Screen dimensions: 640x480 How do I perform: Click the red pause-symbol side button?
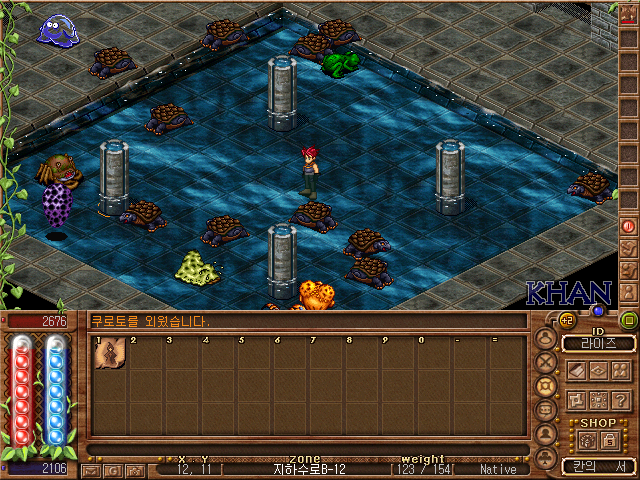[x=629, y=226]
